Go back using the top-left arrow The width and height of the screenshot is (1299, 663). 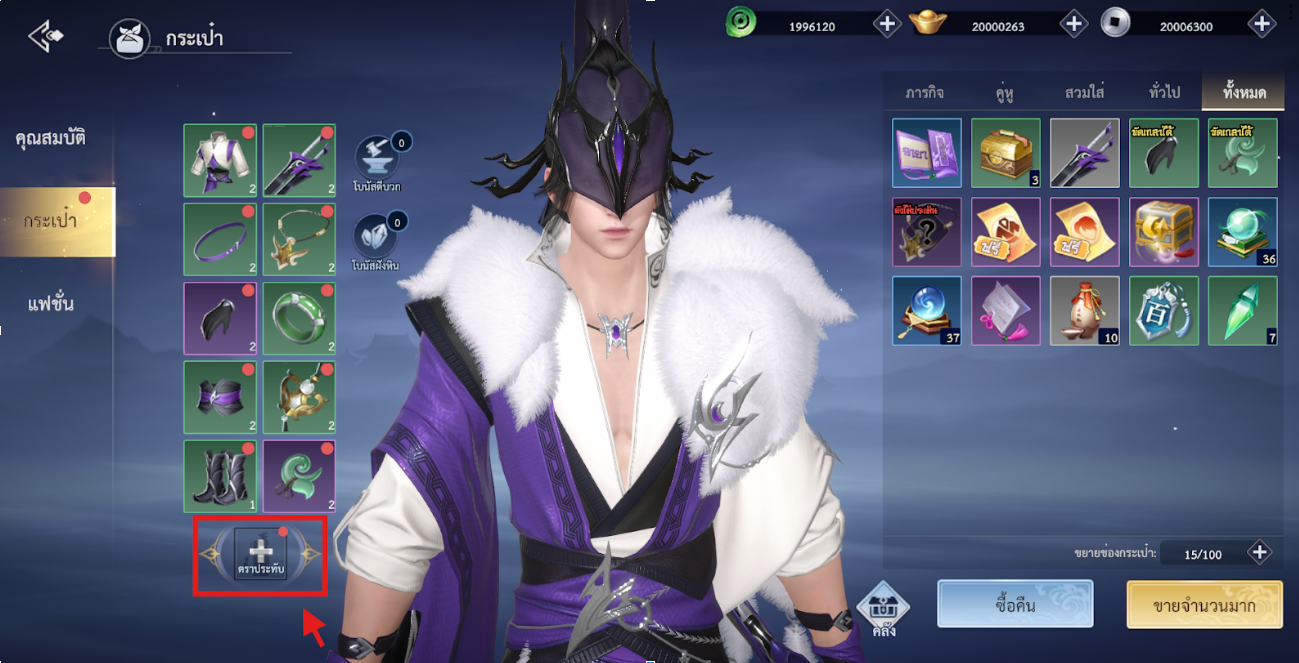point(46,37)
